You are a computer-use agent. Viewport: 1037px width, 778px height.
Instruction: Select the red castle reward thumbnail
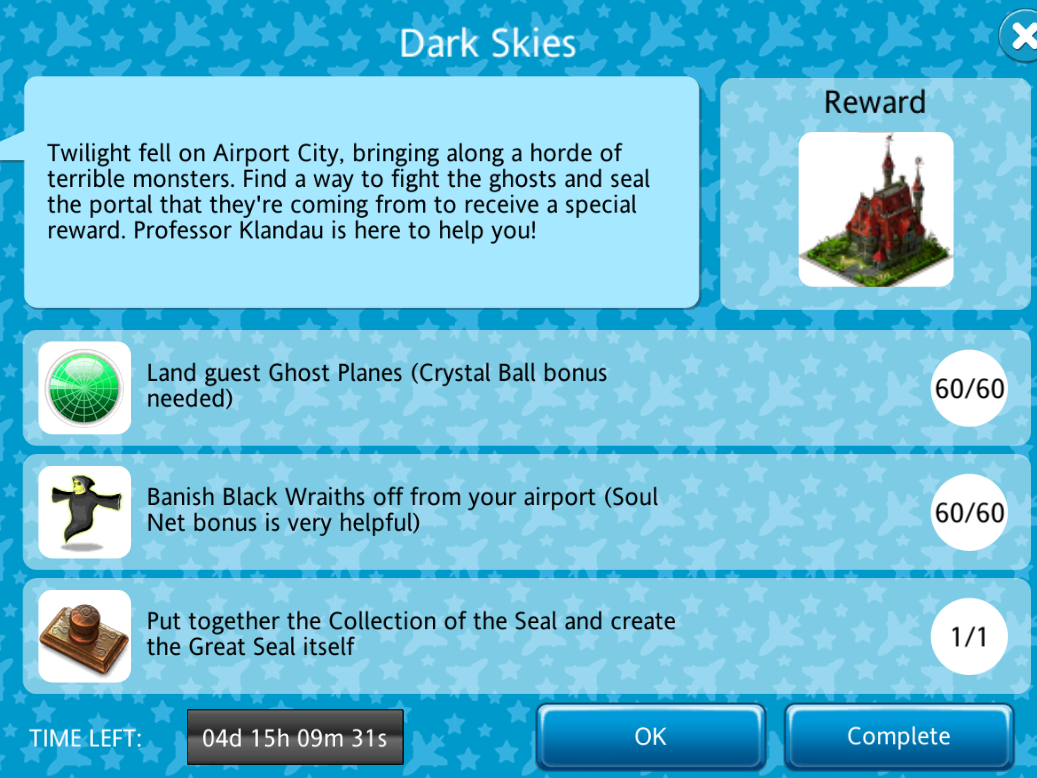tap(875, 210)
